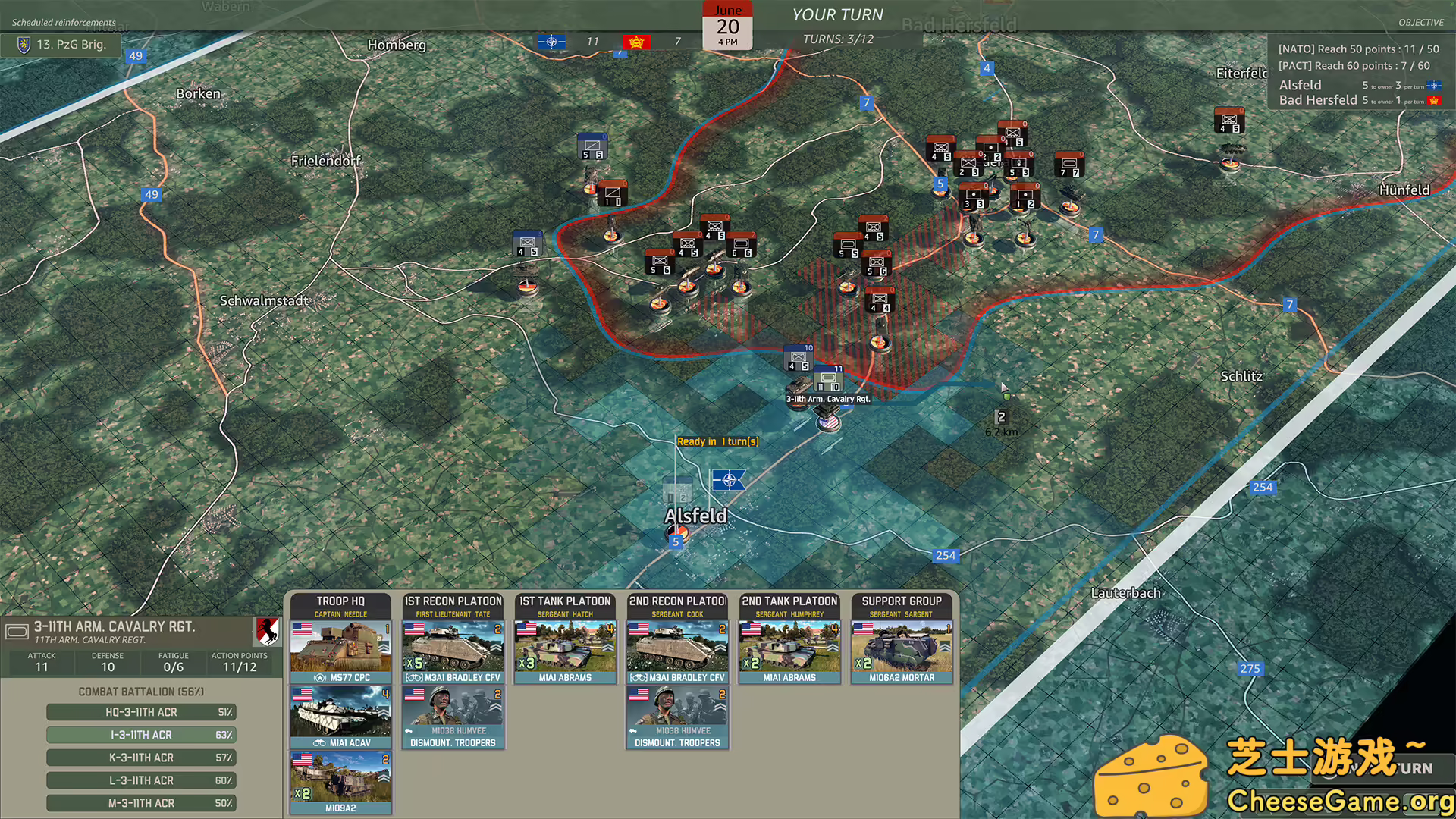Viewport: 1456px width, 819px height.
Task: Click the US flag icon on the Troop HQ card
Action: click(x=303, y=628)
